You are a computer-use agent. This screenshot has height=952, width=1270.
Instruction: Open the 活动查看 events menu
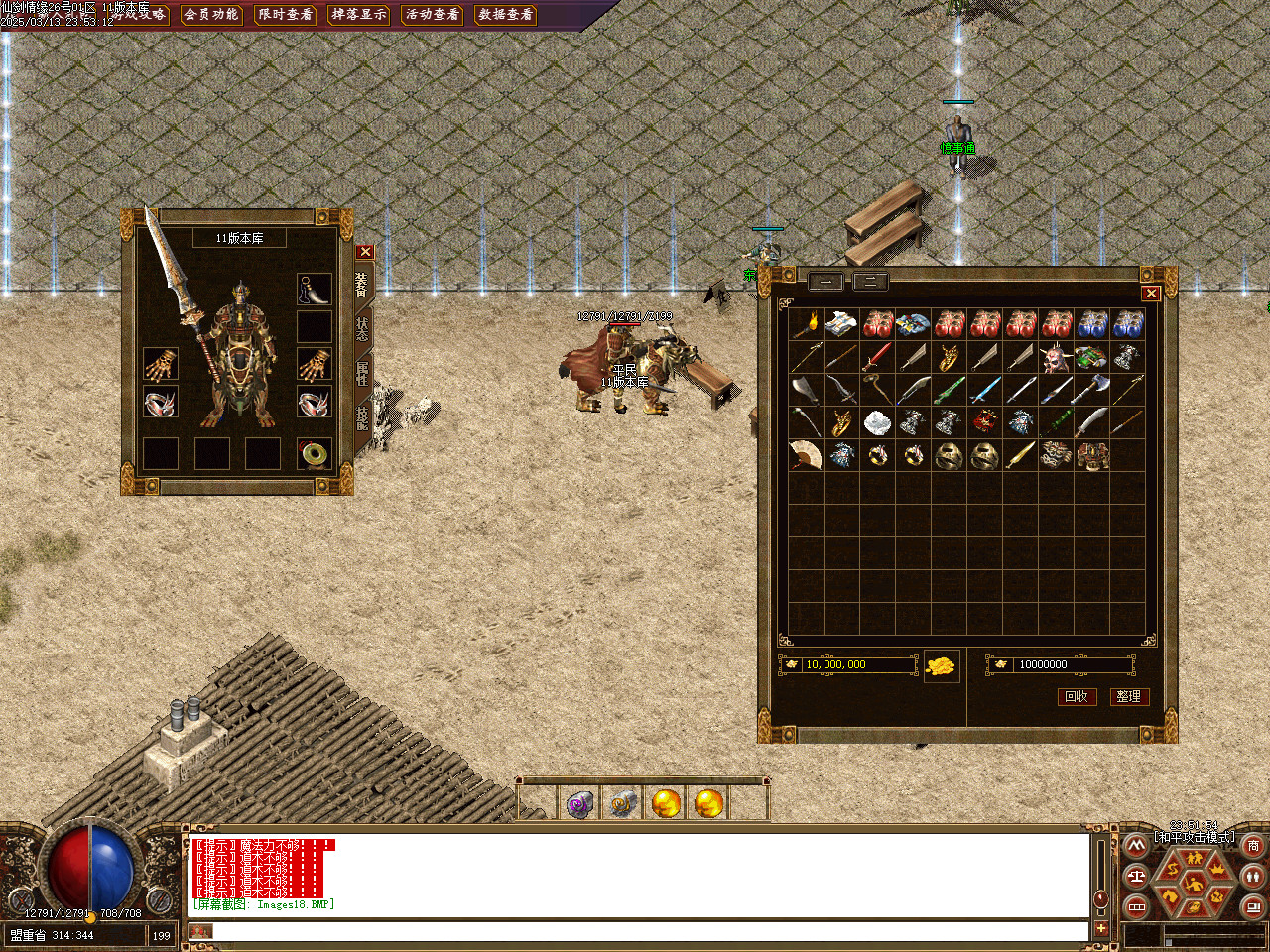[x=432, y=15]
